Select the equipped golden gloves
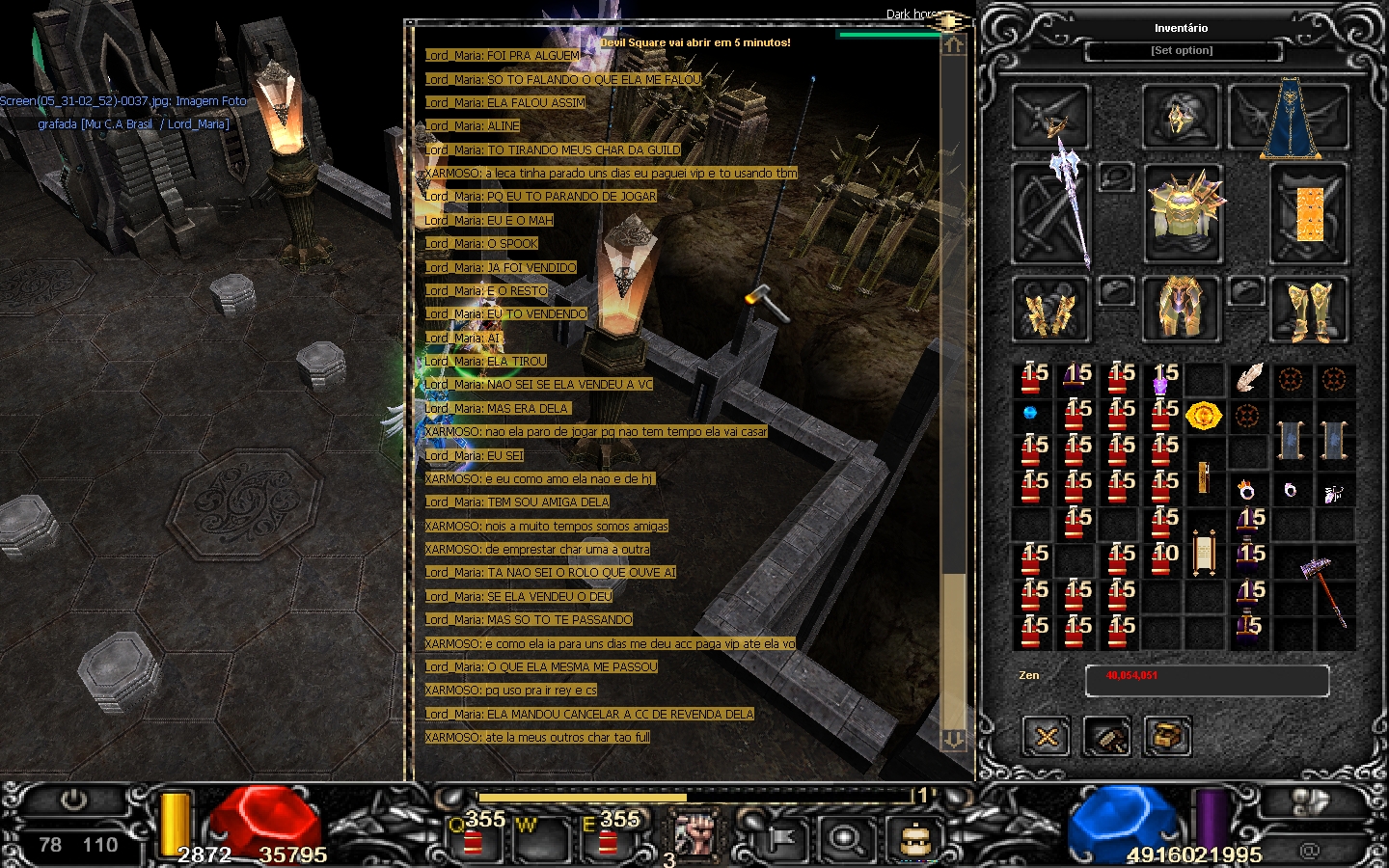Screen dimensions: 1389x868 tap(1050, 311)
